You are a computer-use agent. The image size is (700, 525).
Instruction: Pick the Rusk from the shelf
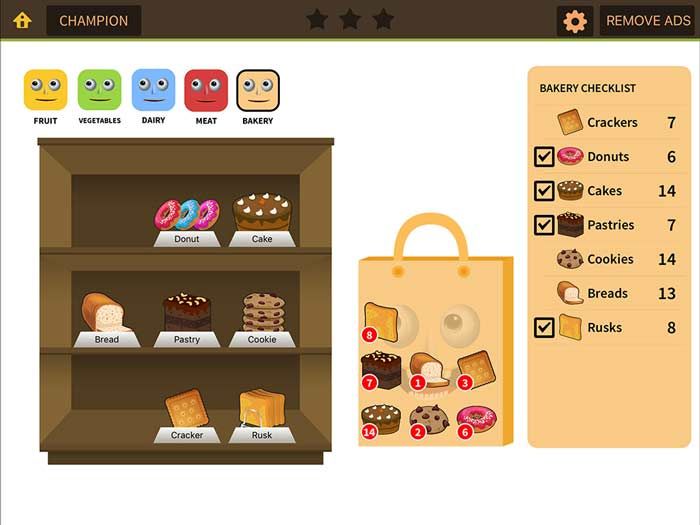point(262,408)
